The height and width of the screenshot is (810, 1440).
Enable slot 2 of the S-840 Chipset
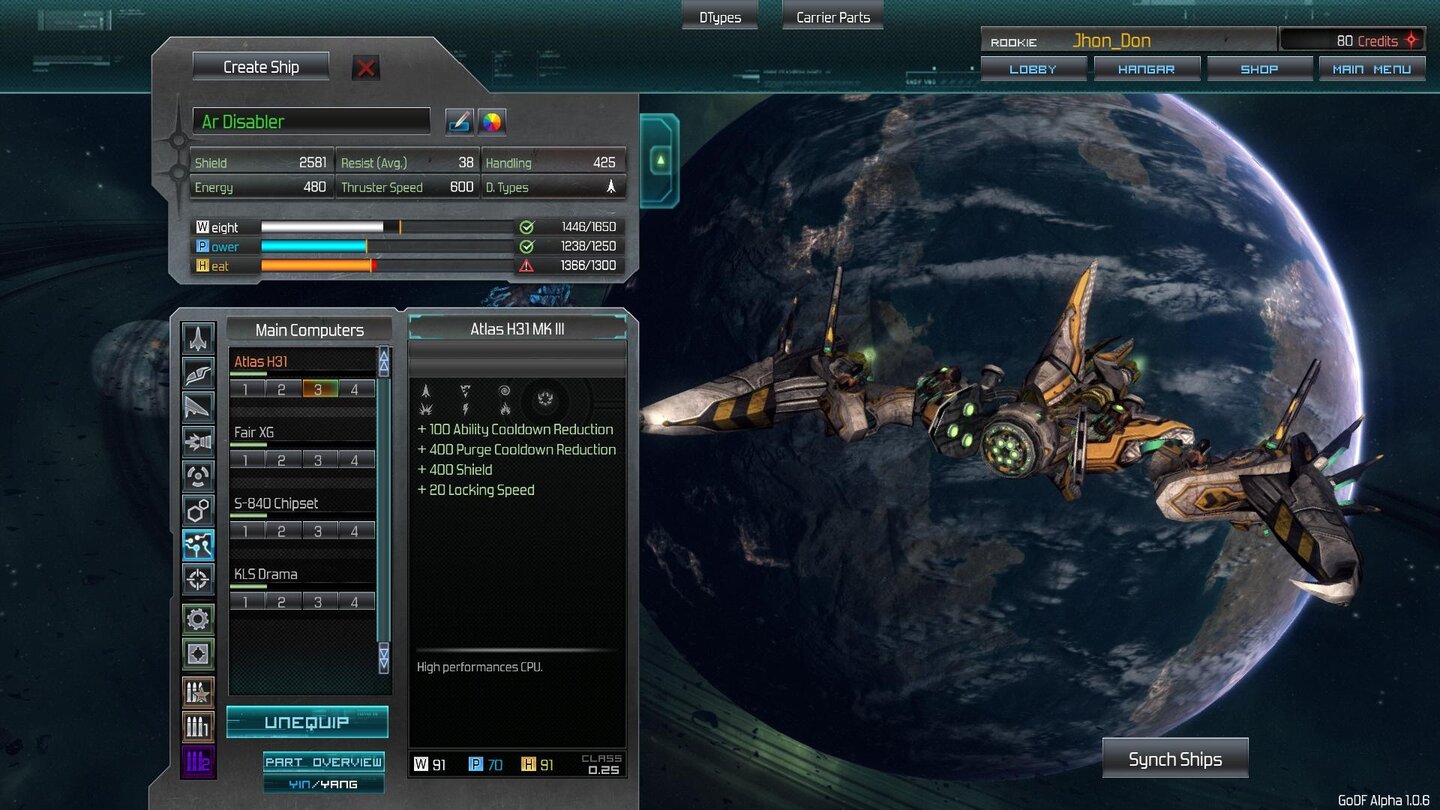point(283,530)
